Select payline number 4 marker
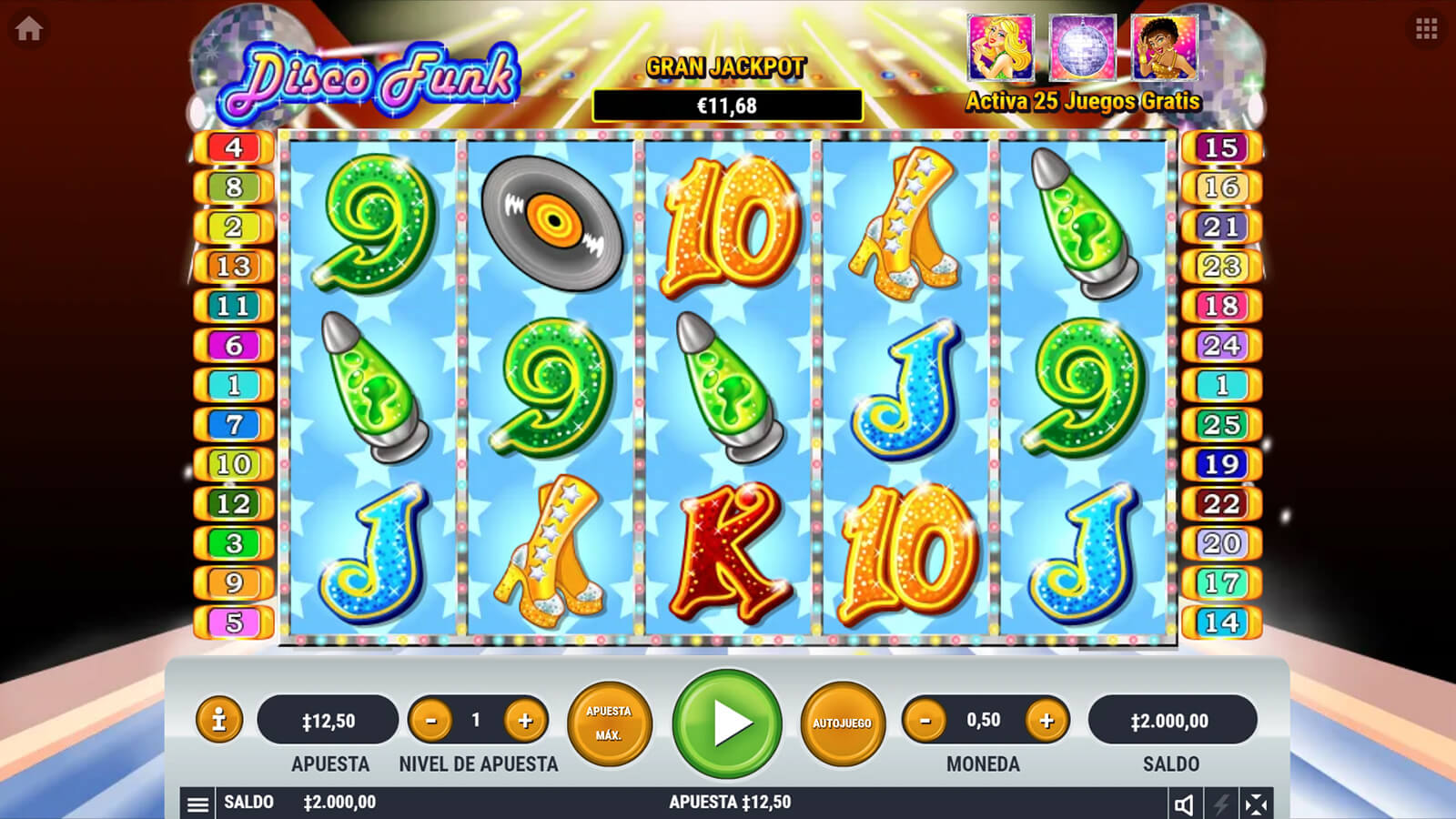 click(234, 147)
